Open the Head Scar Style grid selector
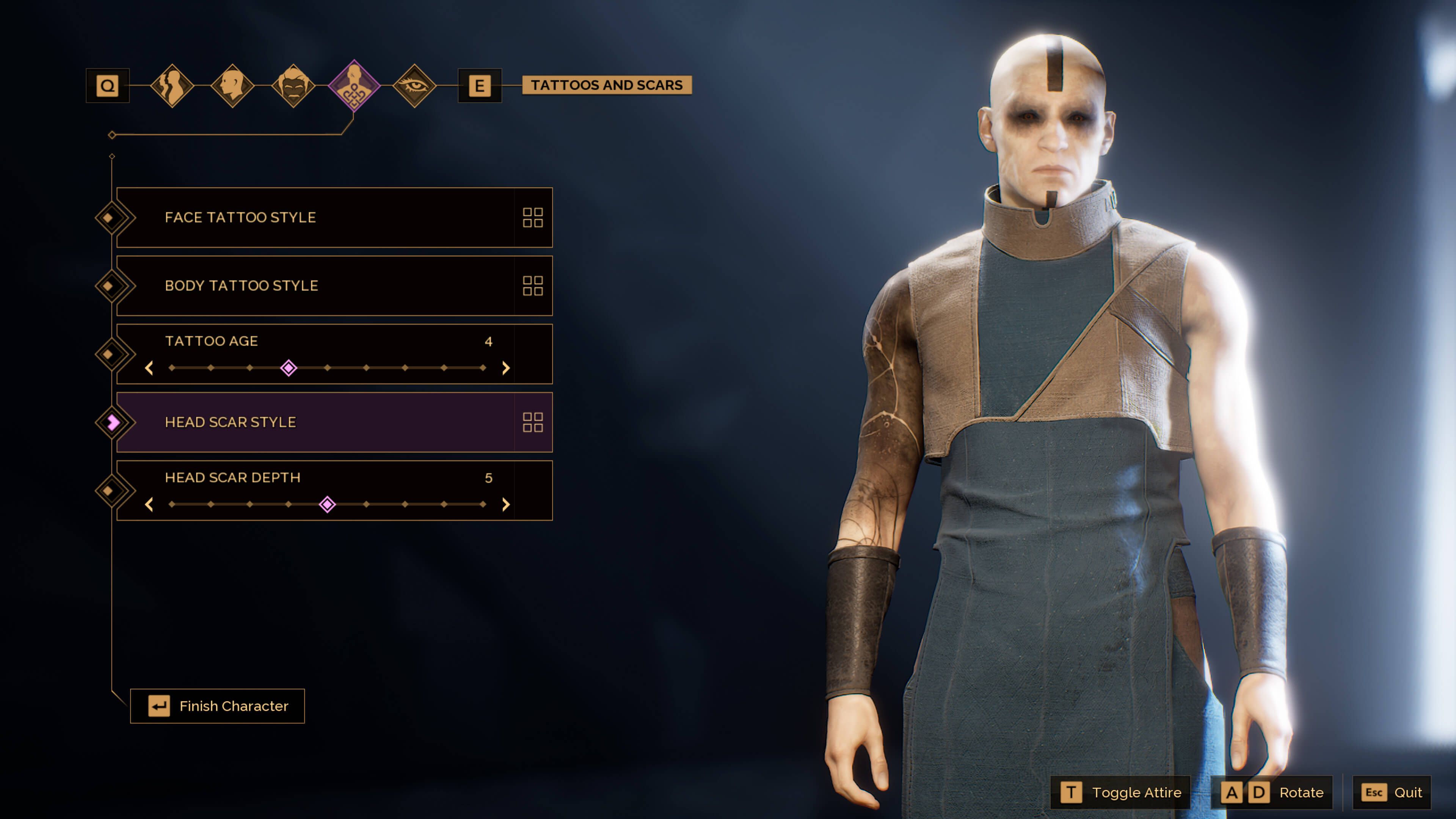This screenshot has width=1456, height=819. pos(533,422)
